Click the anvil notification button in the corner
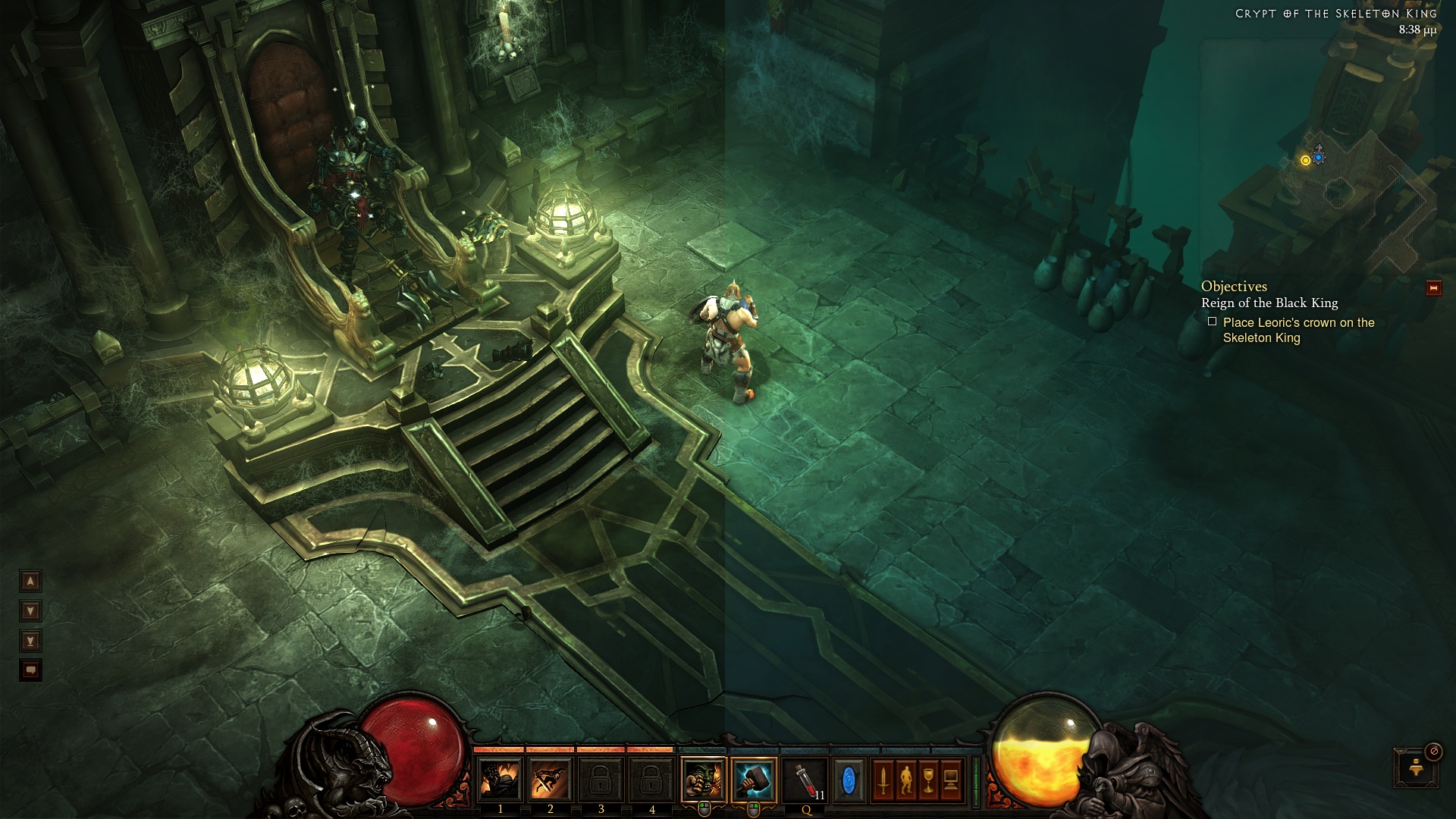The image size is (1456, 819). point(1415,768)
